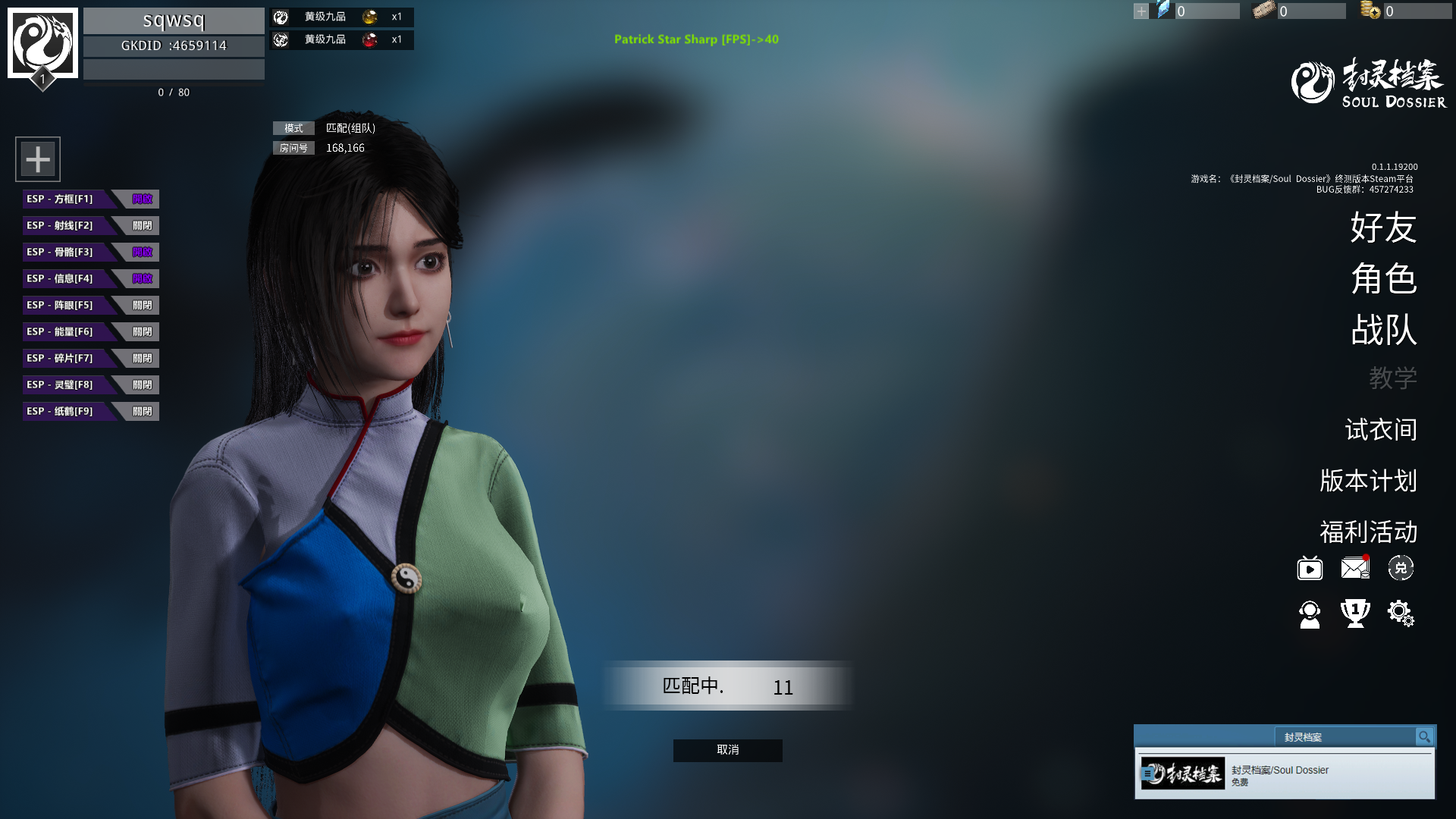Click the search magnifier in the store overlay

point(1424,737)
